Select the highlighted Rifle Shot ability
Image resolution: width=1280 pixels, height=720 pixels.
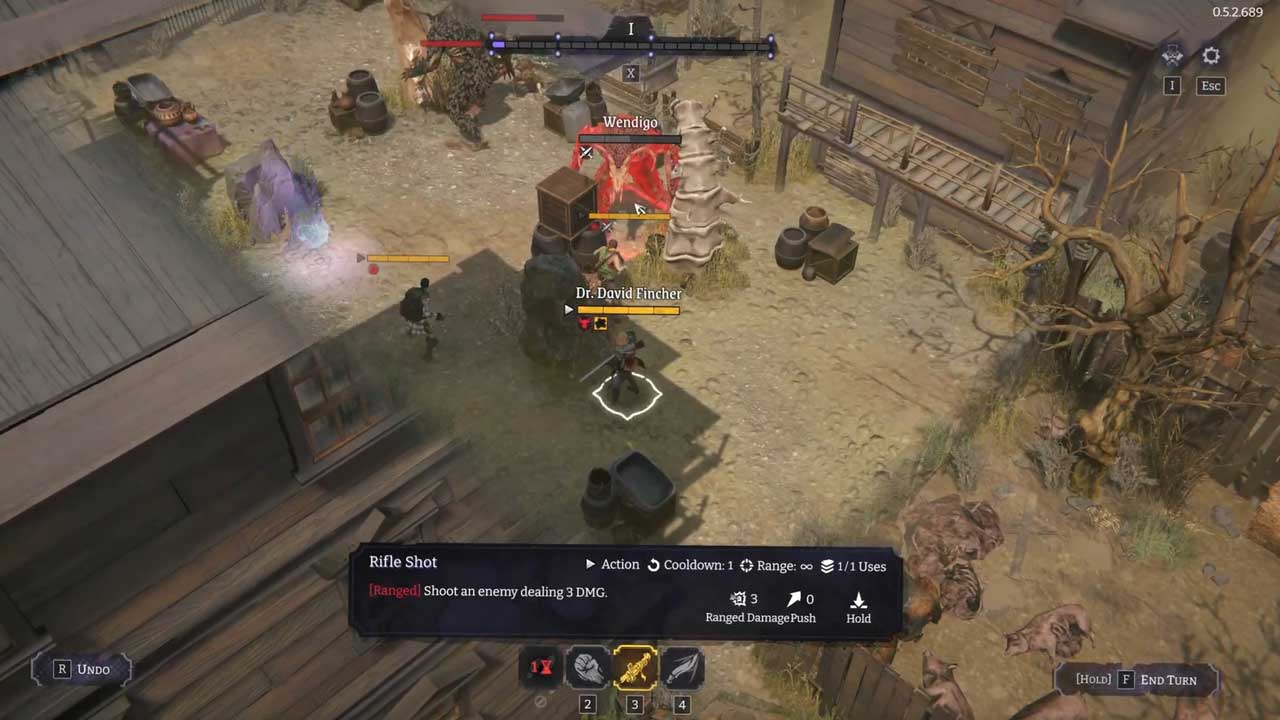click(635, 668)
